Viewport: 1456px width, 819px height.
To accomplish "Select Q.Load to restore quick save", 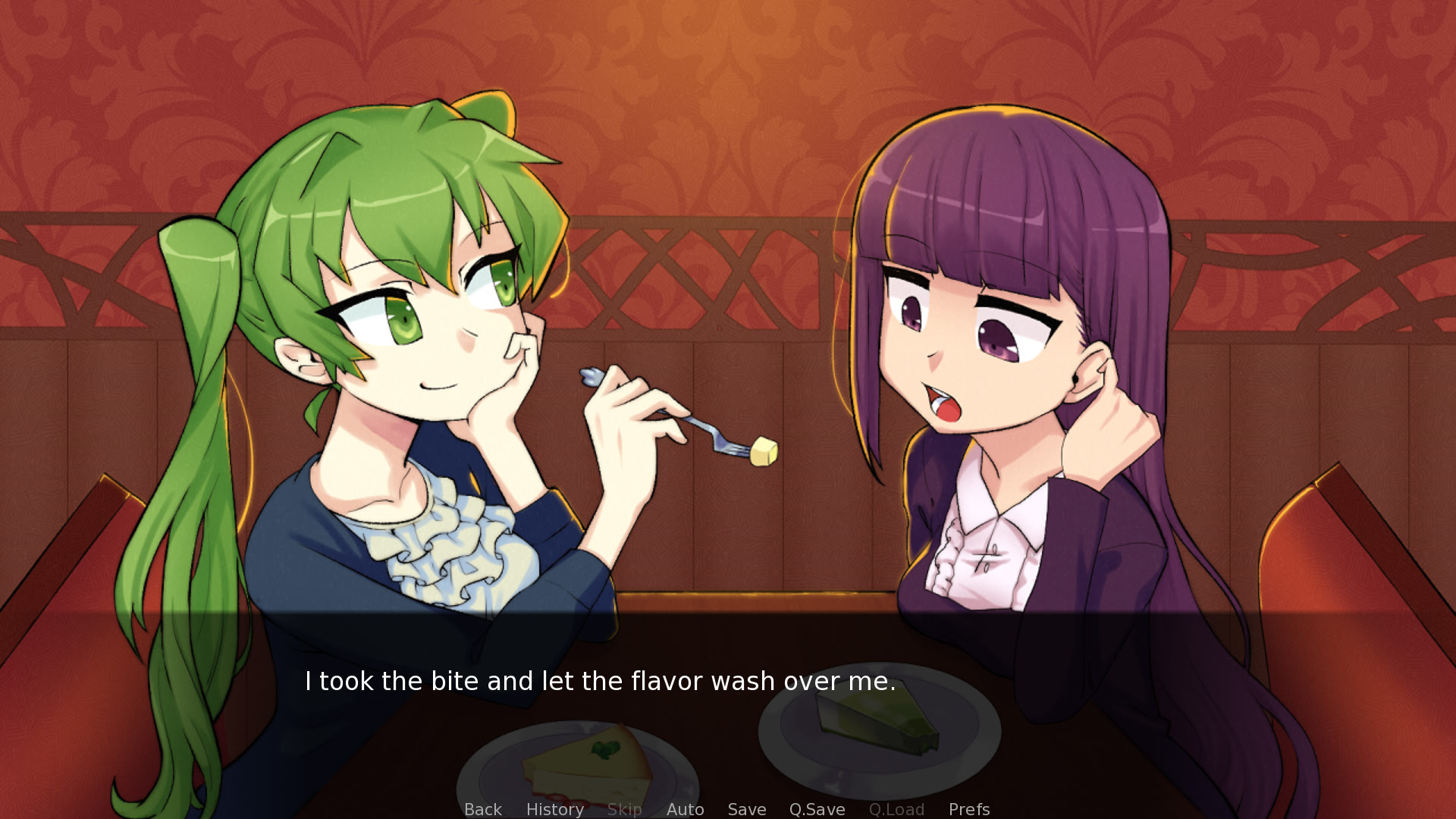I will [x=897, y=809].
